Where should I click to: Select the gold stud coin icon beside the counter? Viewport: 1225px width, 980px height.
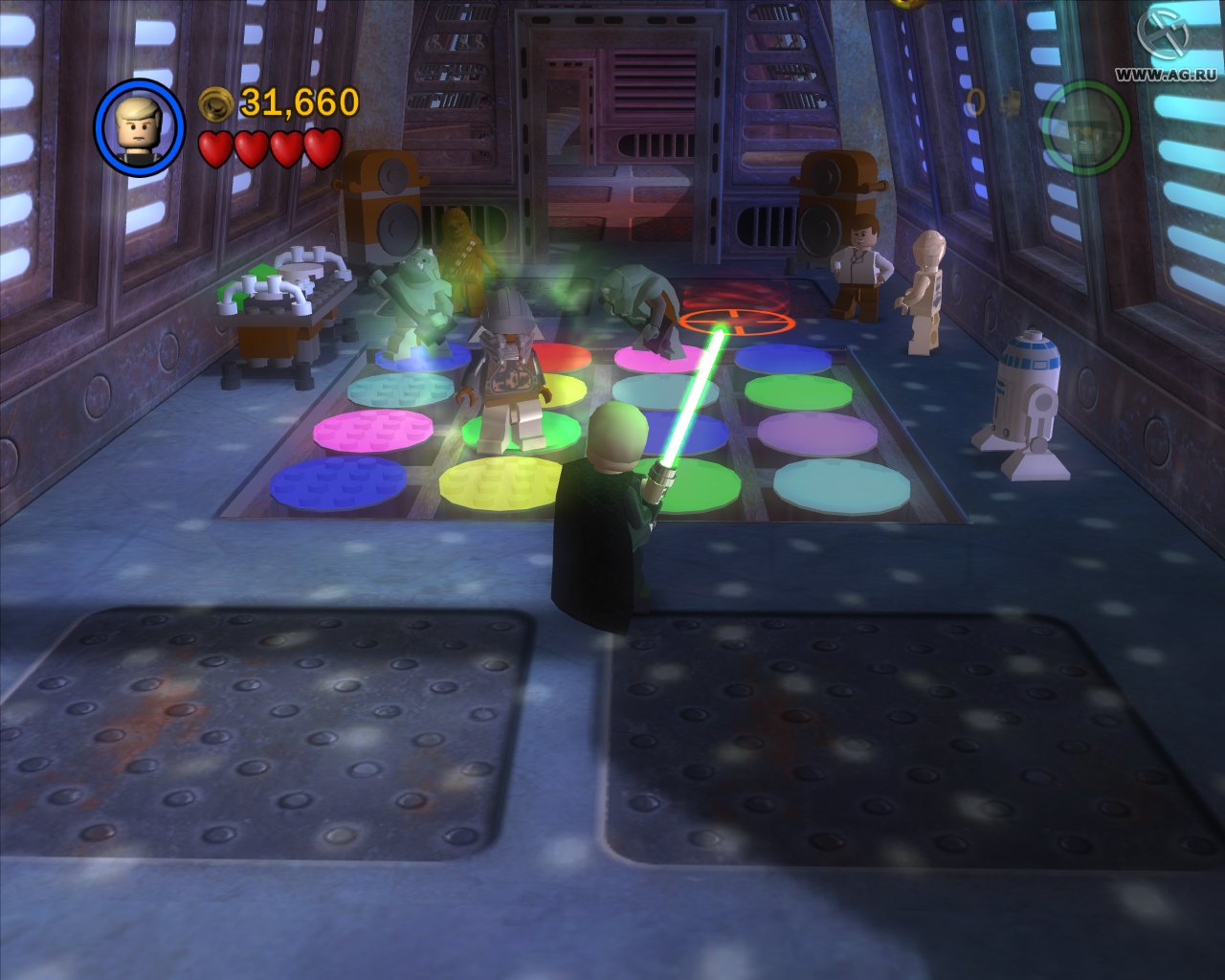215,101
